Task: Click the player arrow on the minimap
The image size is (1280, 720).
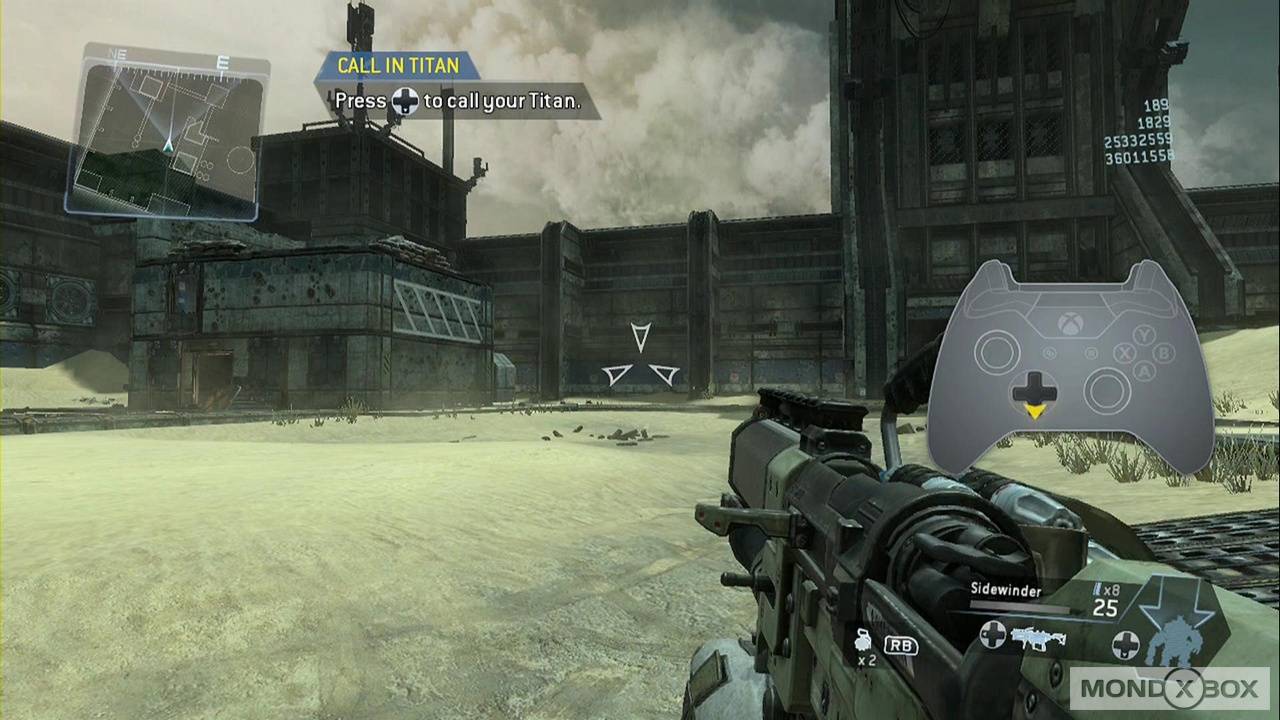Action: click(x=168, y=148)
